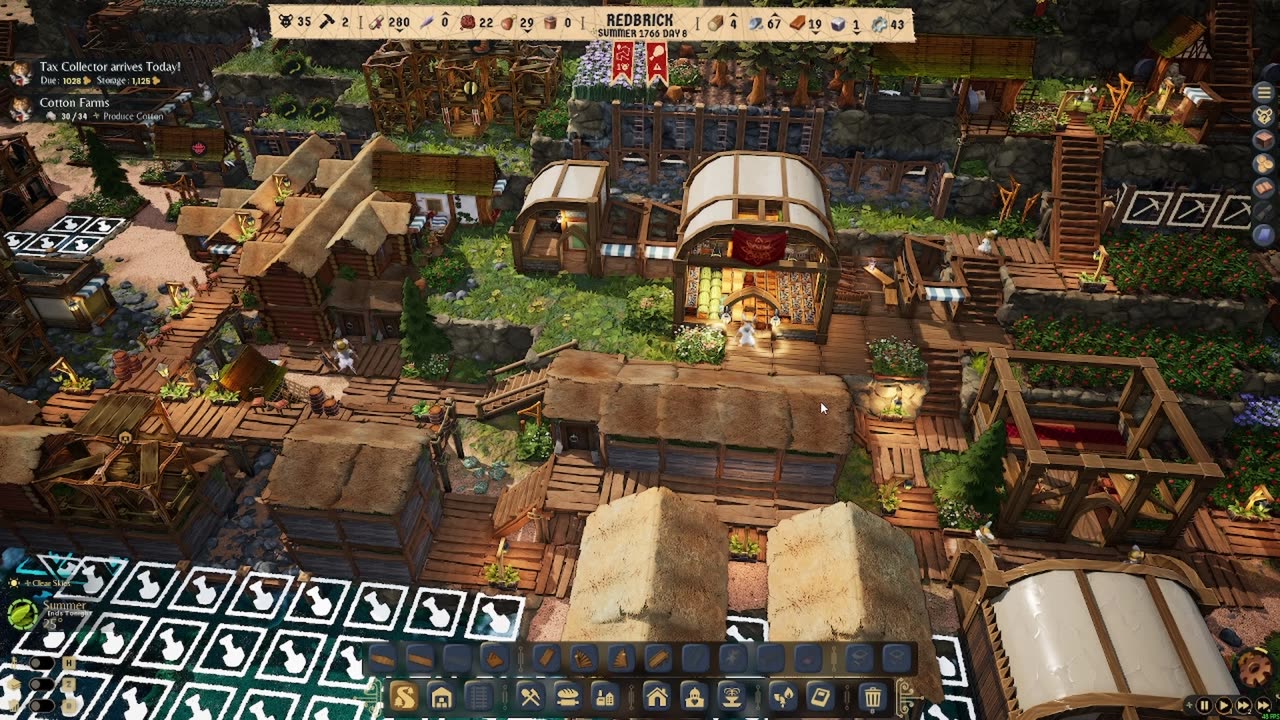1280x720 pixels.
Task: Open the leaf and flame build category
Action: point(782,696)
